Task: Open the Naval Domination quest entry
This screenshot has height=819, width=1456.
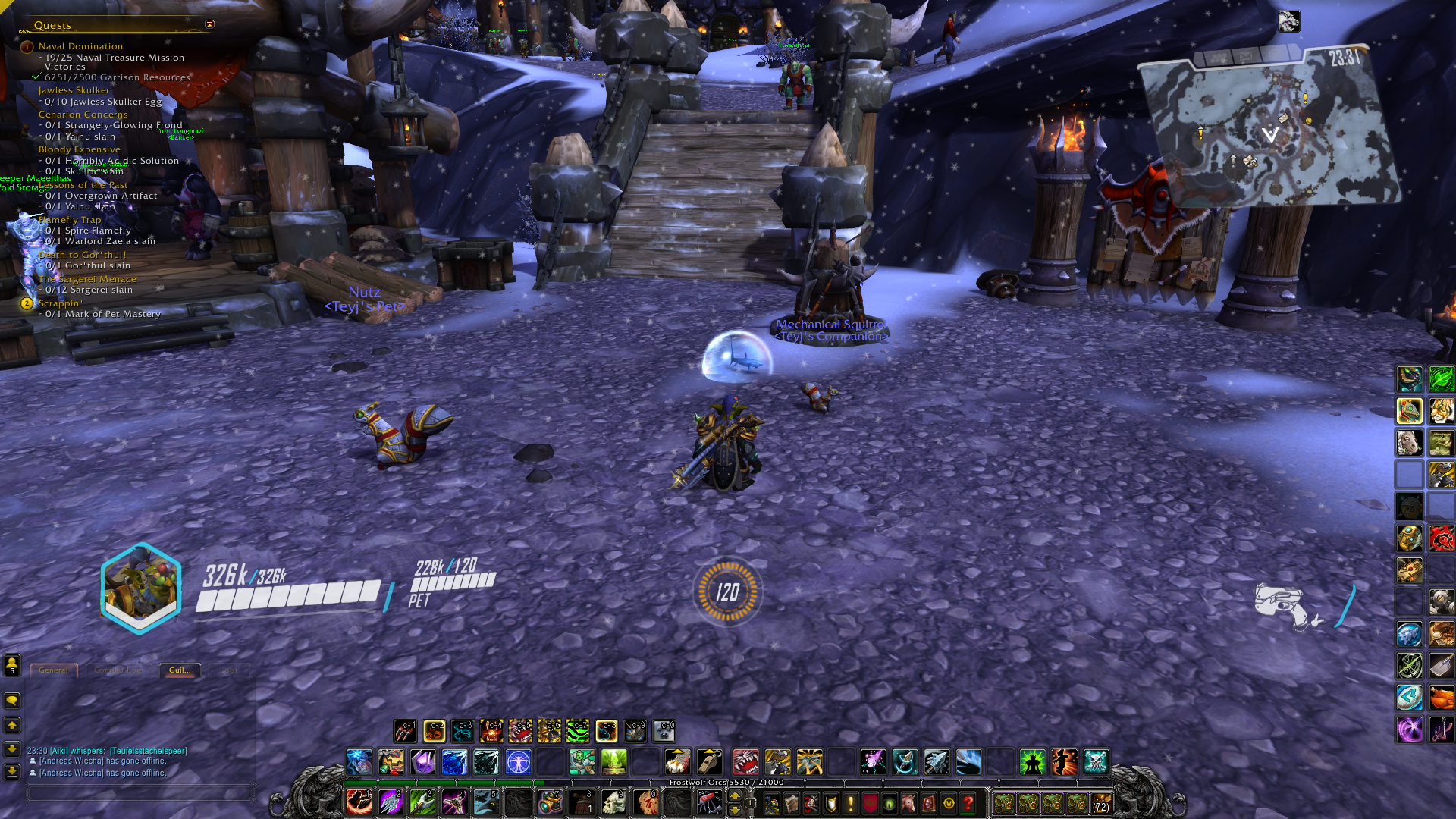Action: 80,46
